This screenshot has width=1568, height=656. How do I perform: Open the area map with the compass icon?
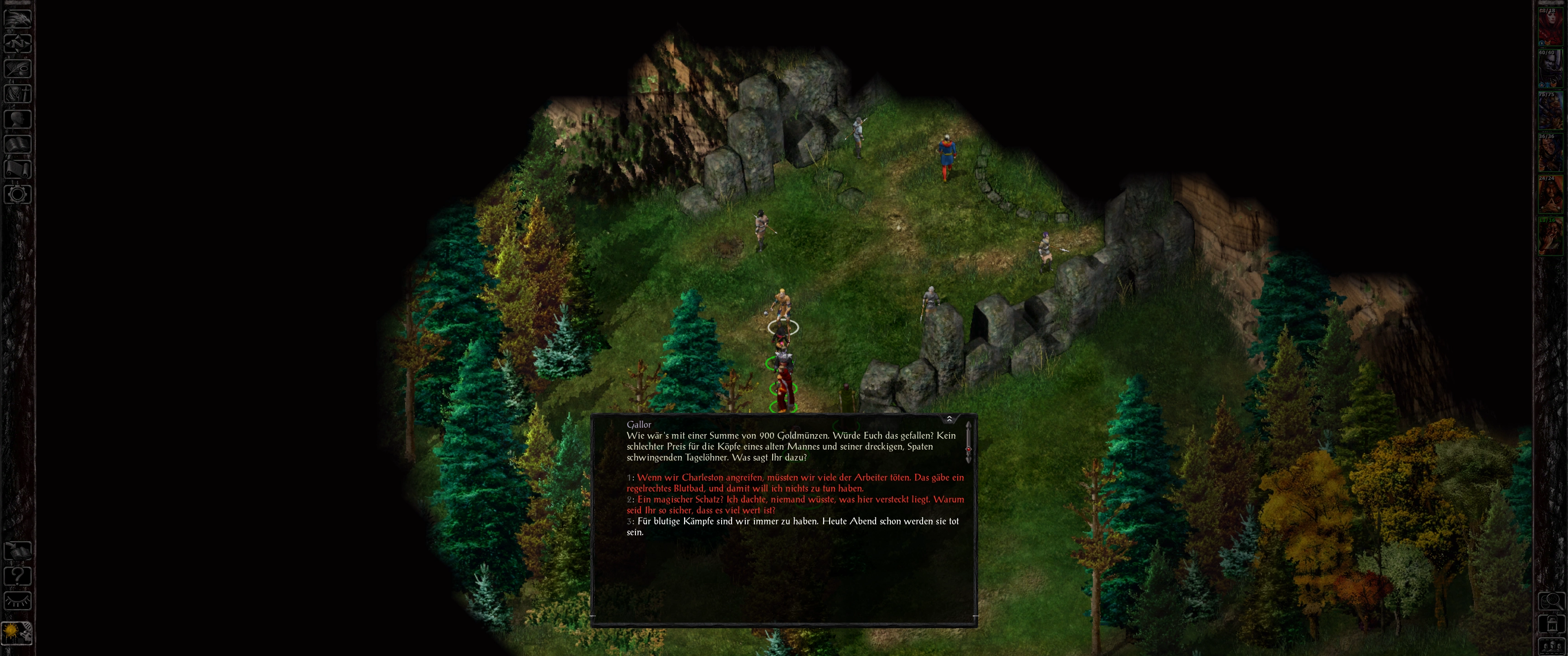[18, 43]
